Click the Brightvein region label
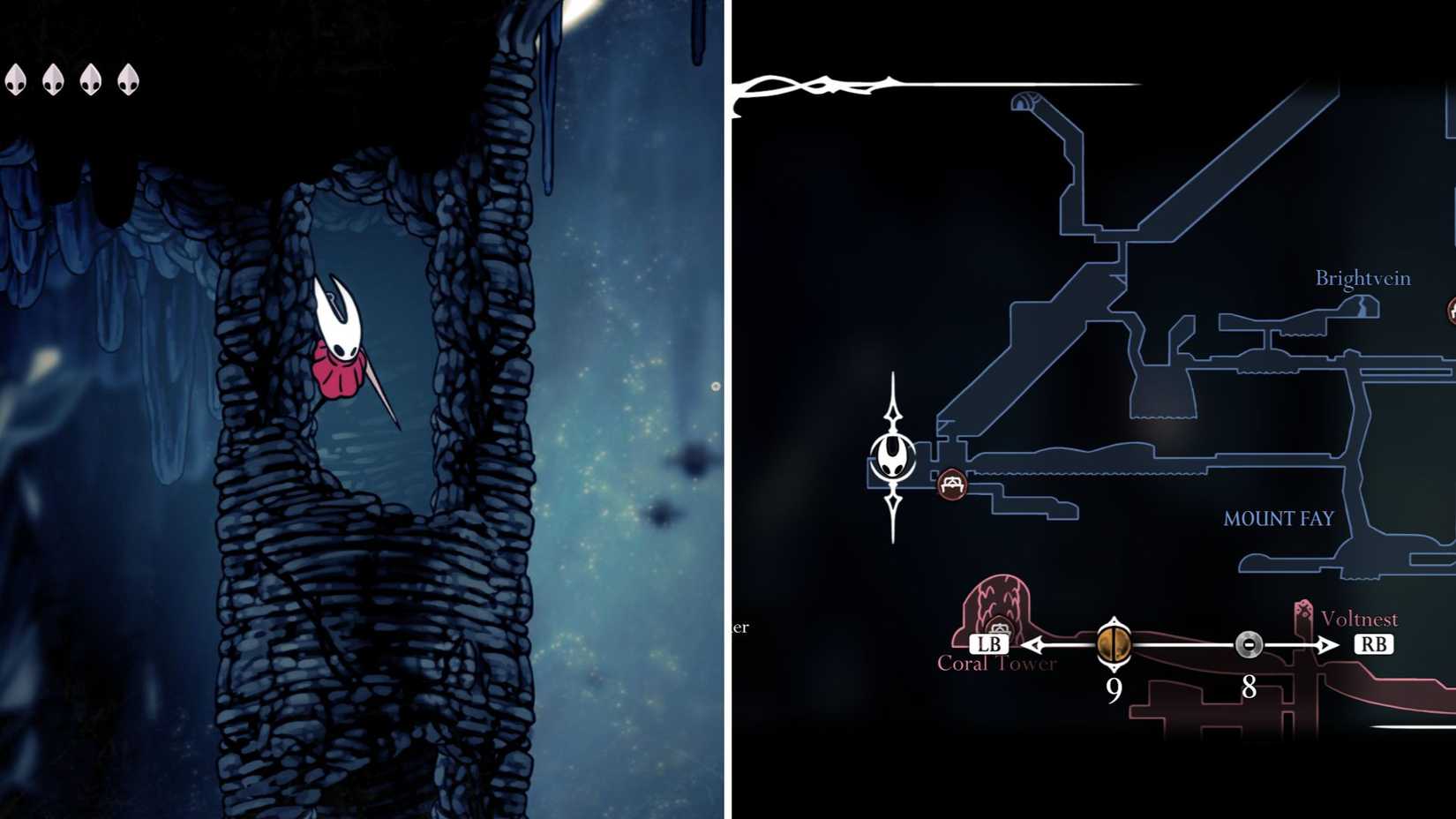This screenshot has width=1456, height=819. (x=1364, y=276)
